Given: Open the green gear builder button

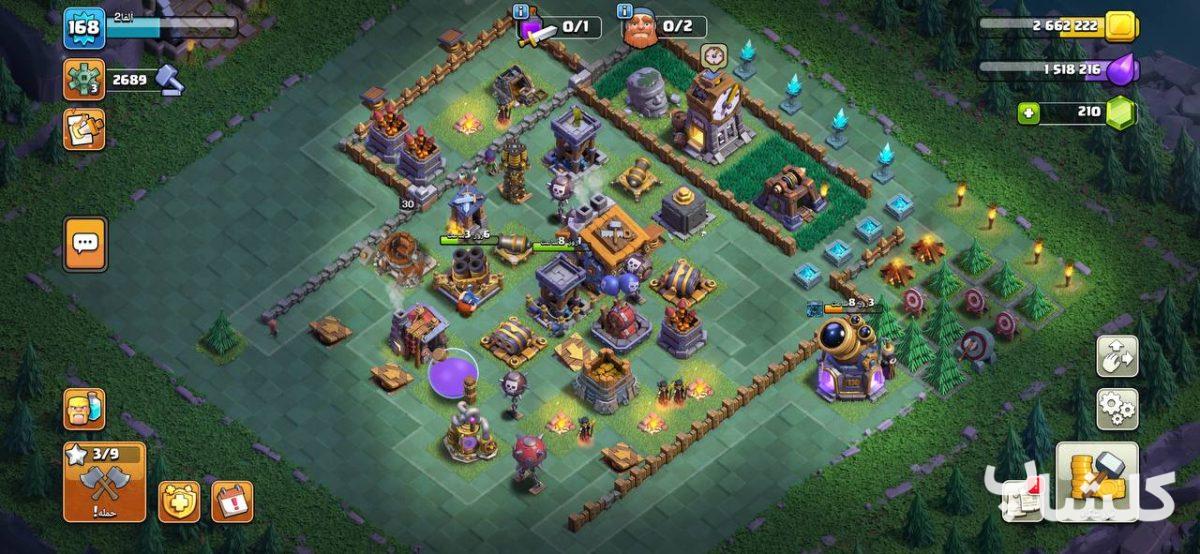Looking at the screenshot, I should click(84, 79).
